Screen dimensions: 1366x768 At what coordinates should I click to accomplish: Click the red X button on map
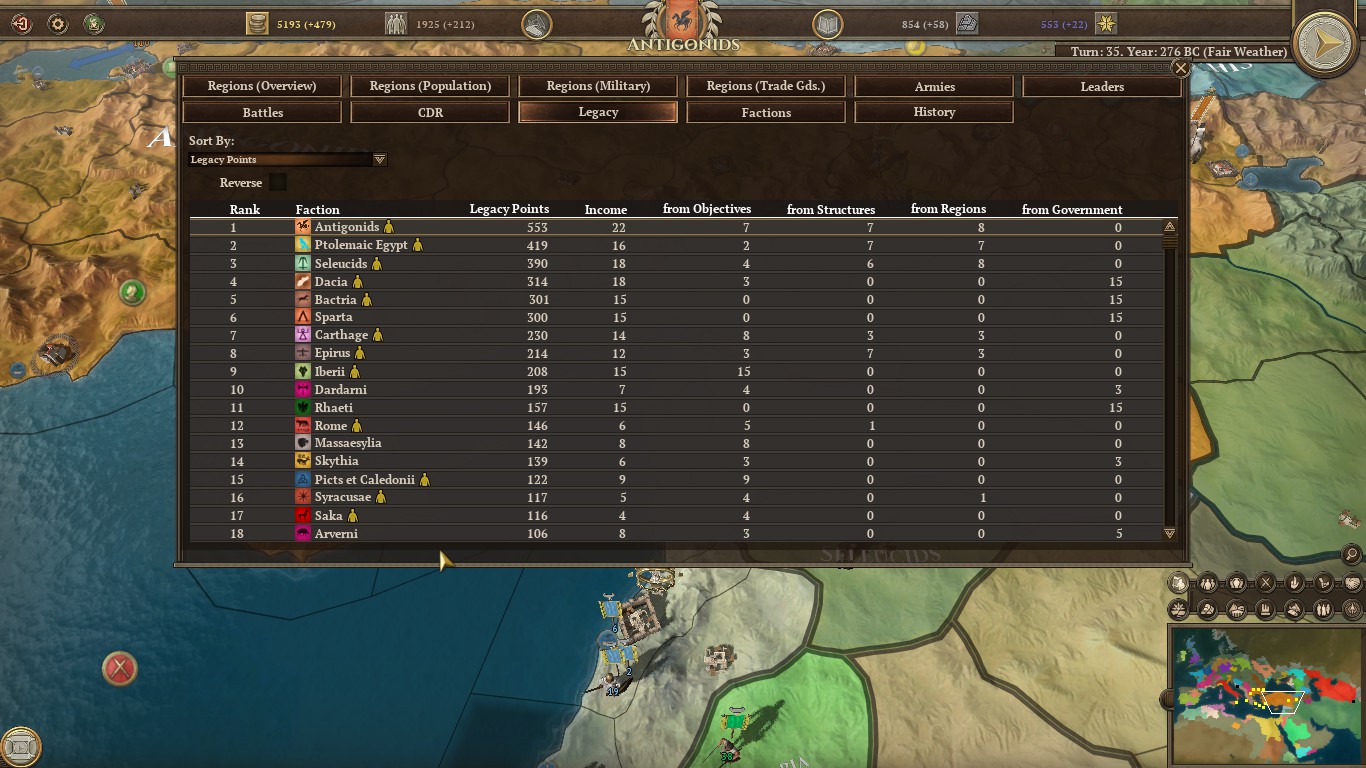pyautogui.click(x=120, y=668)
